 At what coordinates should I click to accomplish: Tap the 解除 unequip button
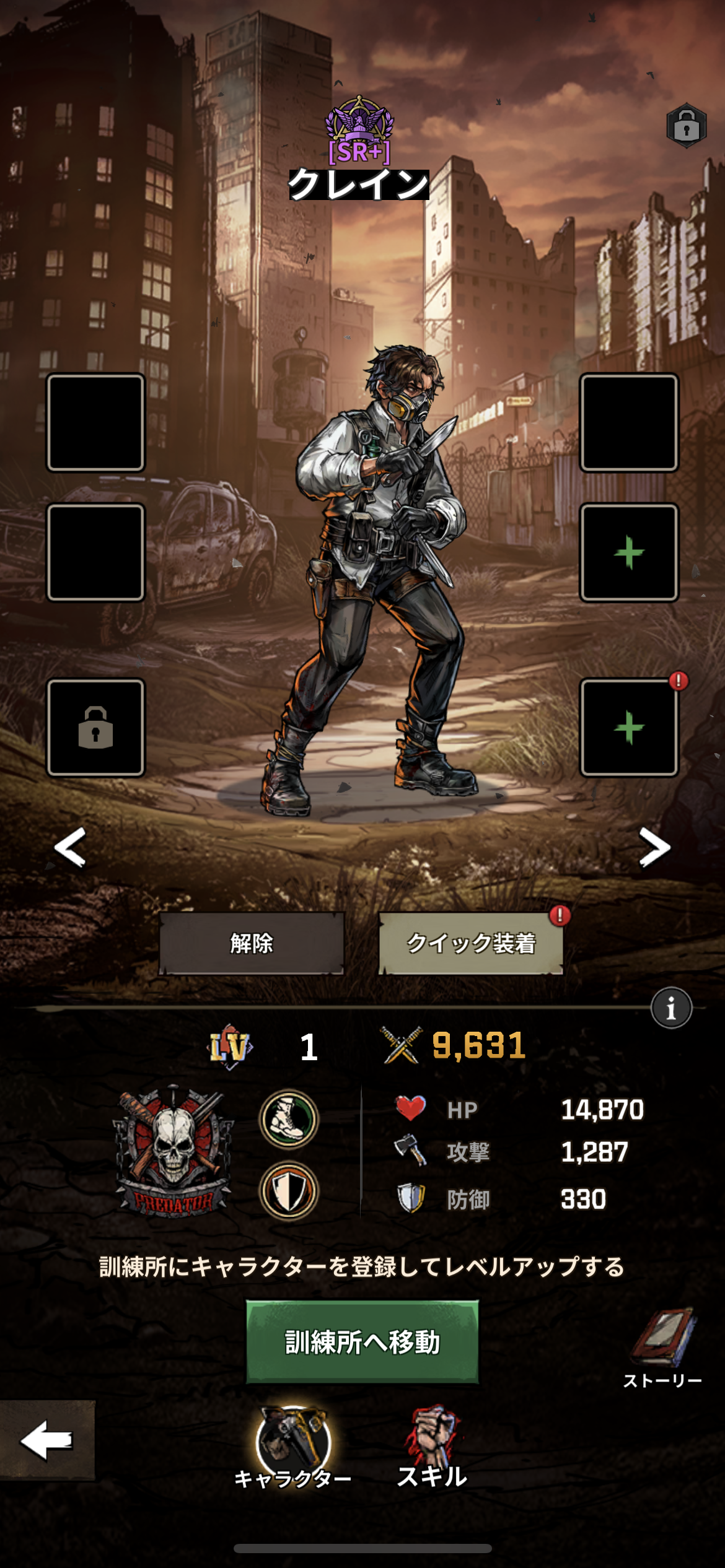(x=252, y=943)
